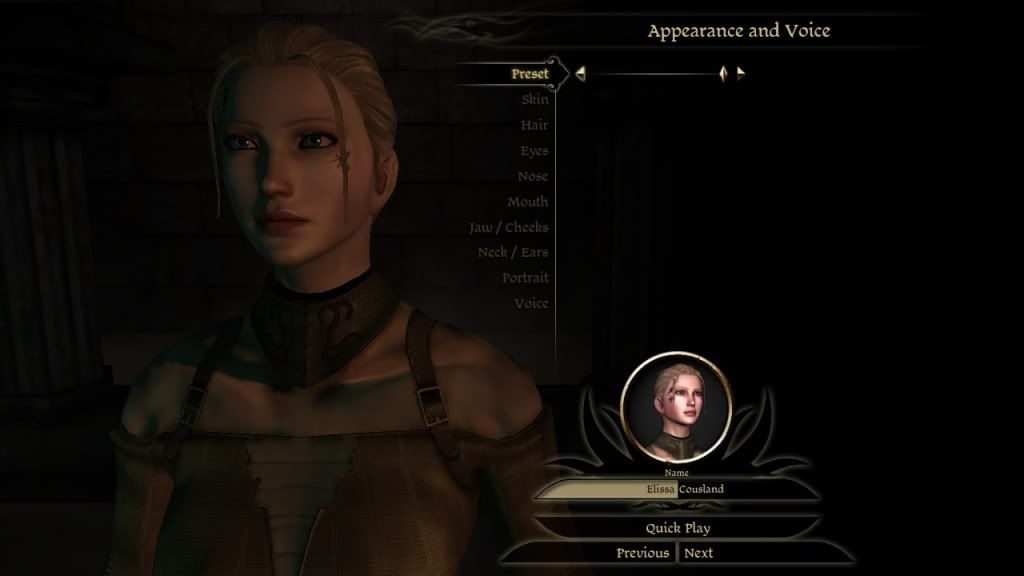
Task: Continue with the Next button
Action: pyautogui.click(x=699, y=553)
